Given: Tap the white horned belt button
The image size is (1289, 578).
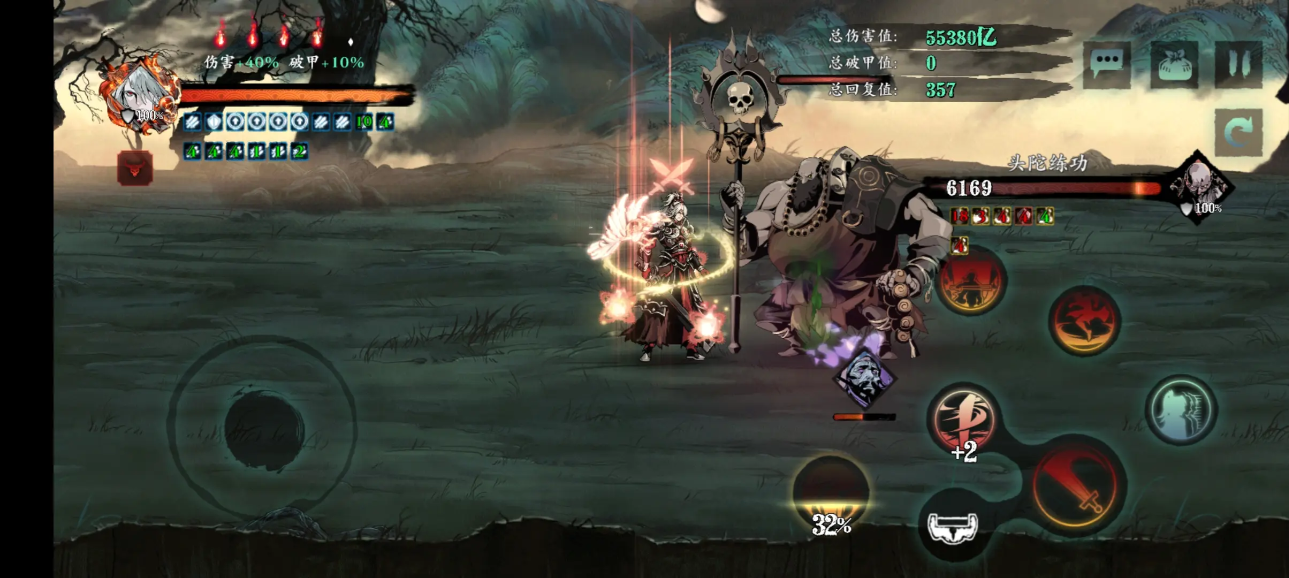Looking at the screenshot, I should tap(955, 525).
